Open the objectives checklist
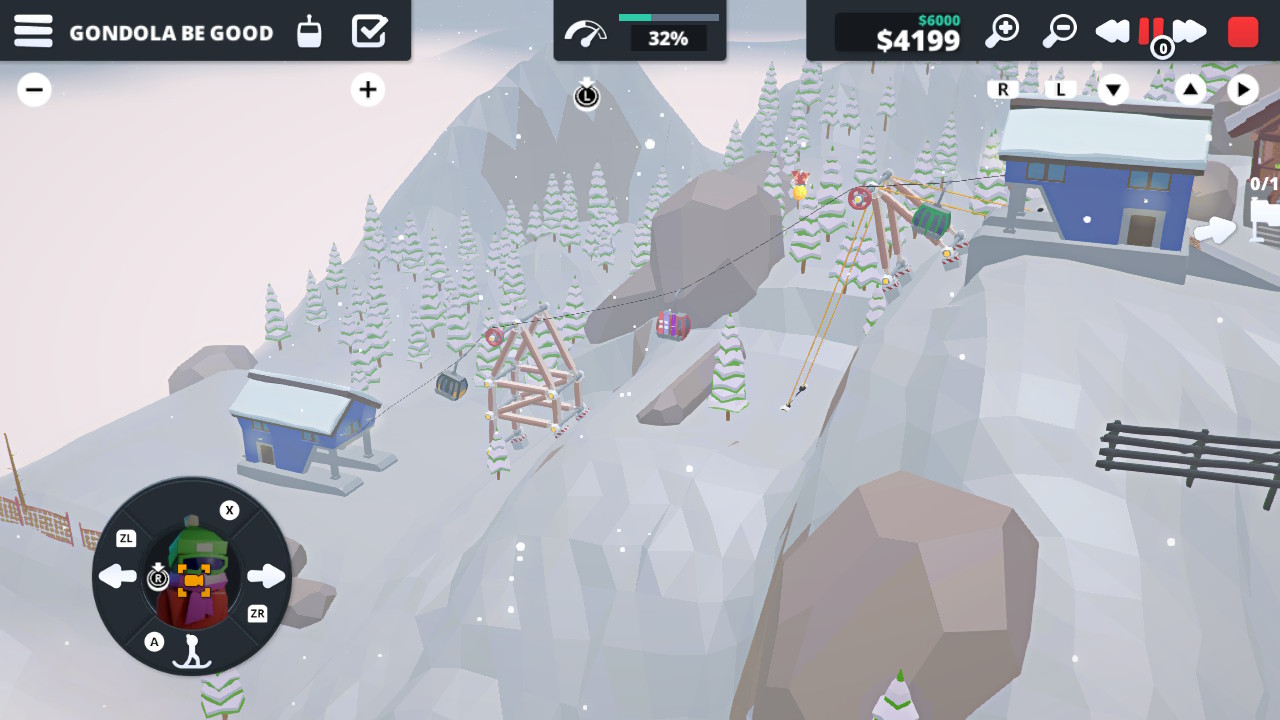The width and height of the screenshot is (1280, 720). [x=369, y=31]
